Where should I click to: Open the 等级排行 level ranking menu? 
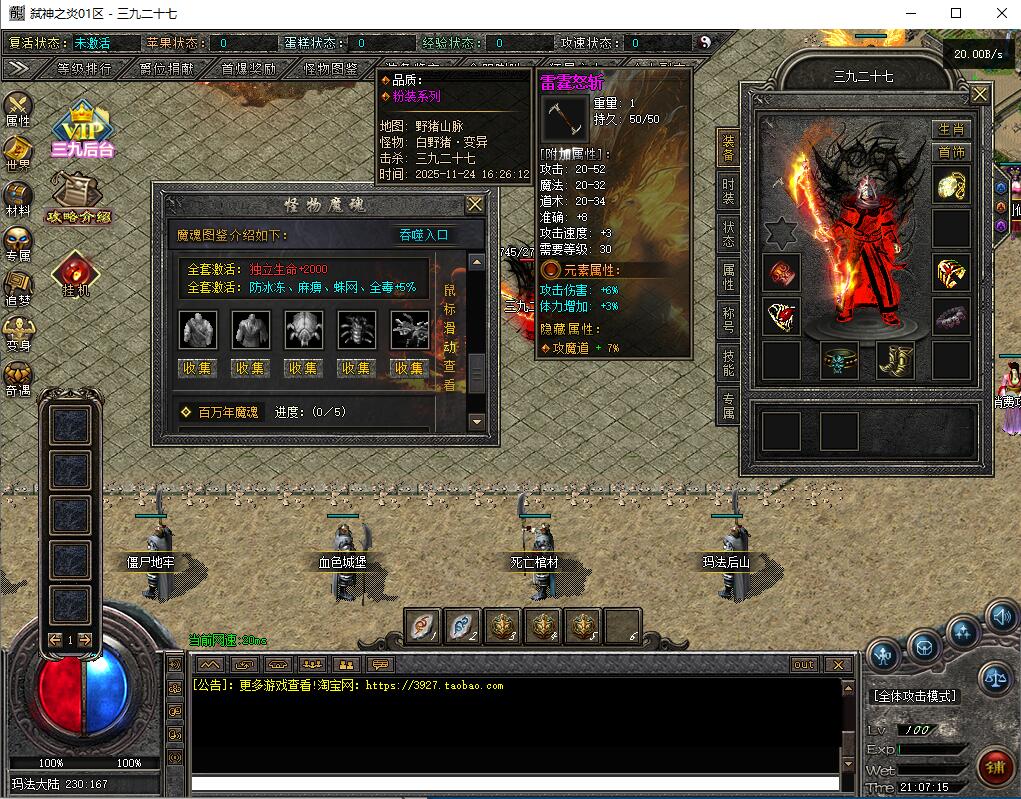pos(84,69)
